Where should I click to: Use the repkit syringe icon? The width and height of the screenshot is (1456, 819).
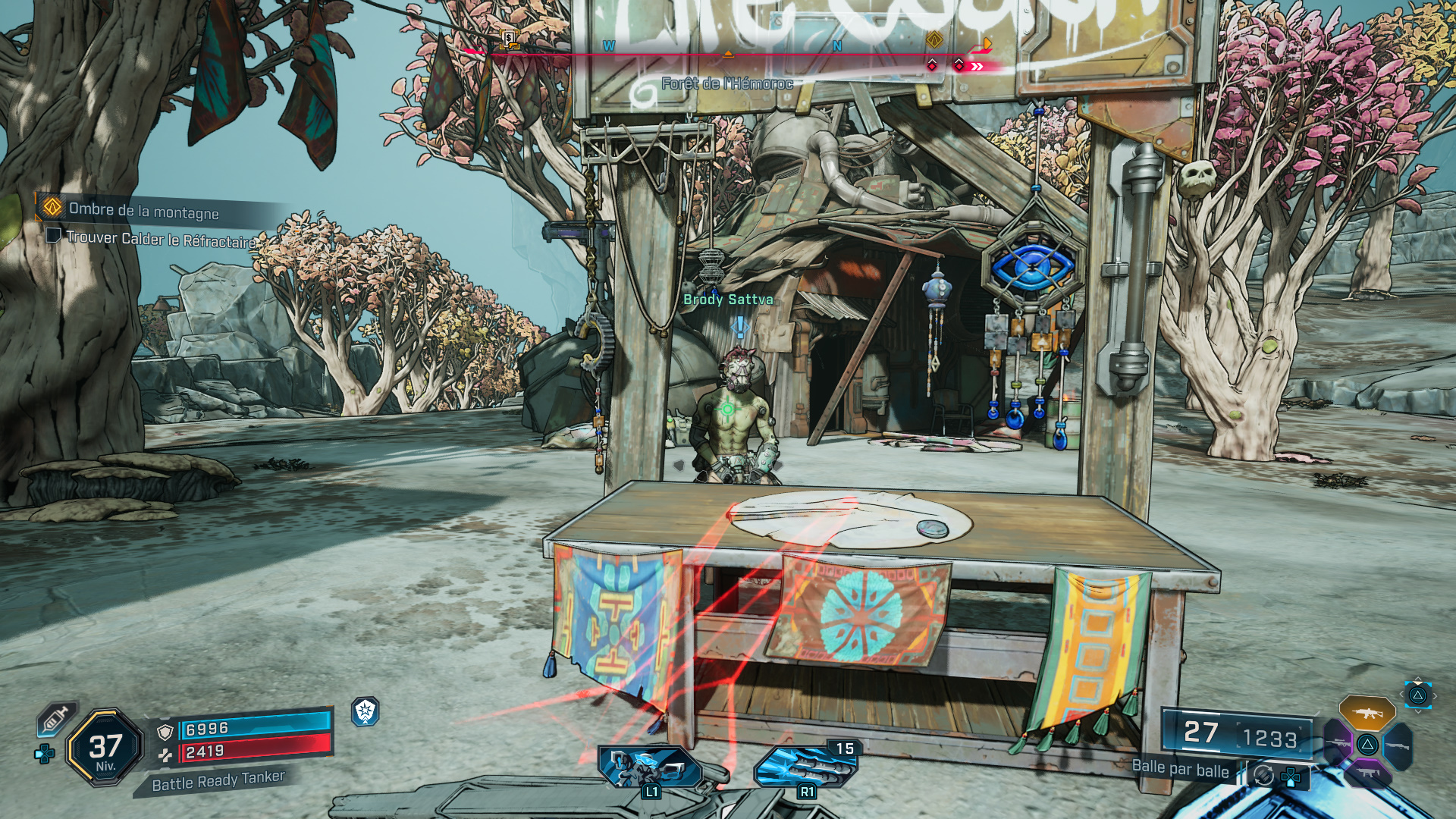click(55, 718)
